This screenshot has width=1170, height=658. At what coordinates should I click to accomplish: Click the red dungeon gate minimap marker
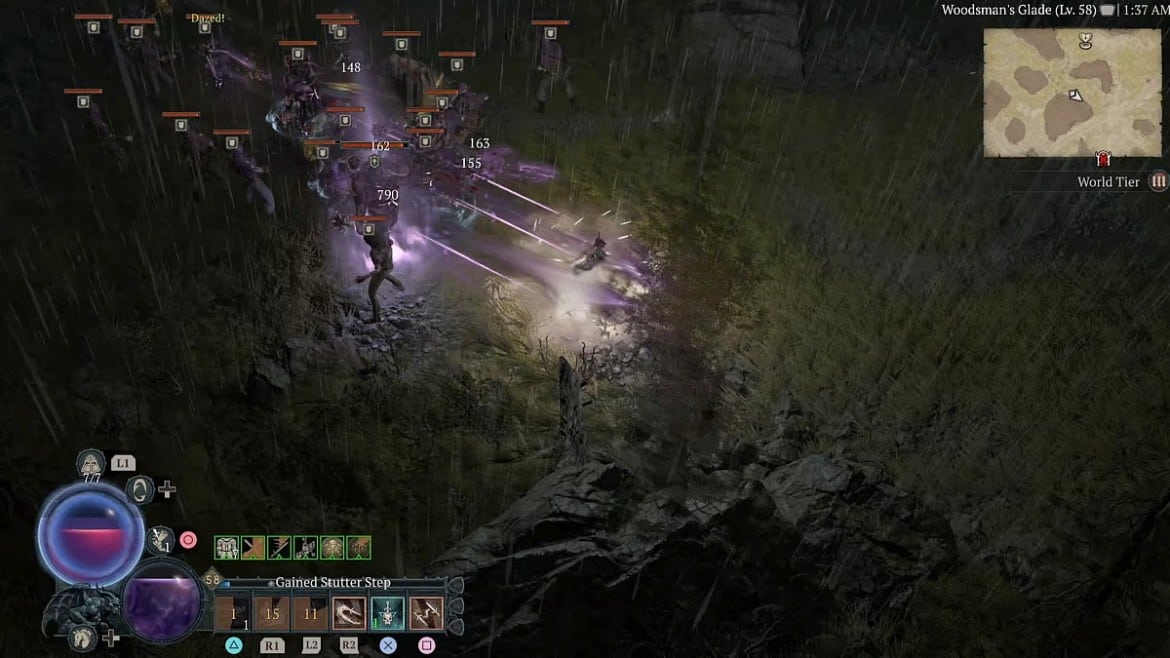(1103, 159)
